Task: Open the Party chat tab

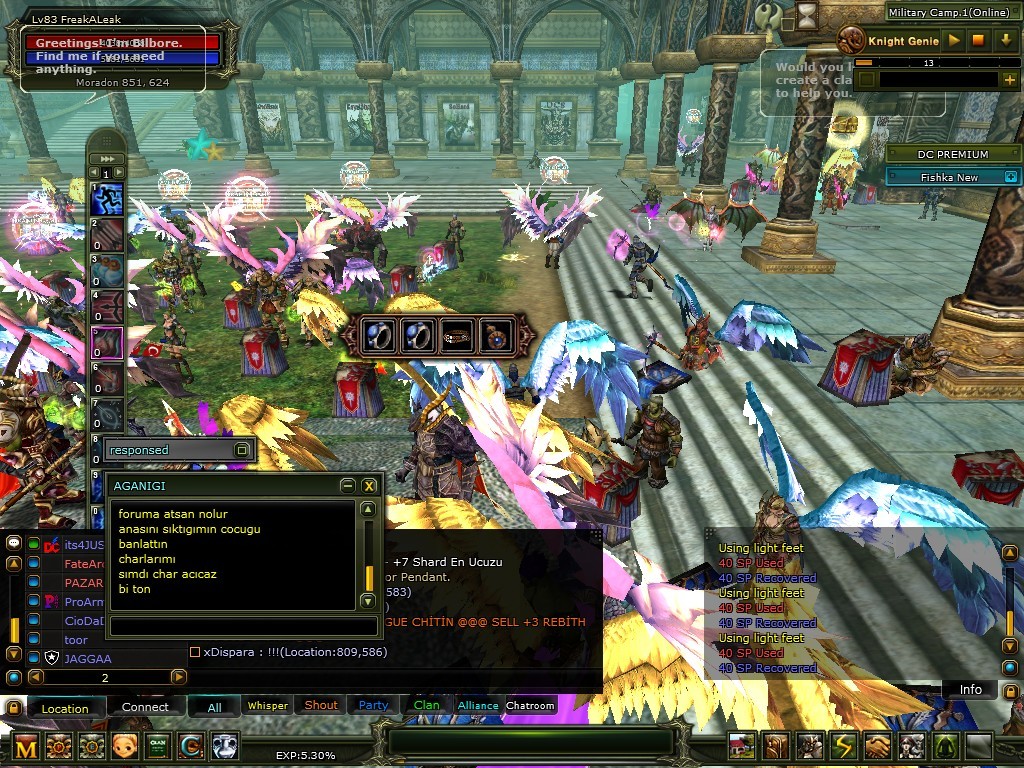Action: 373,706
